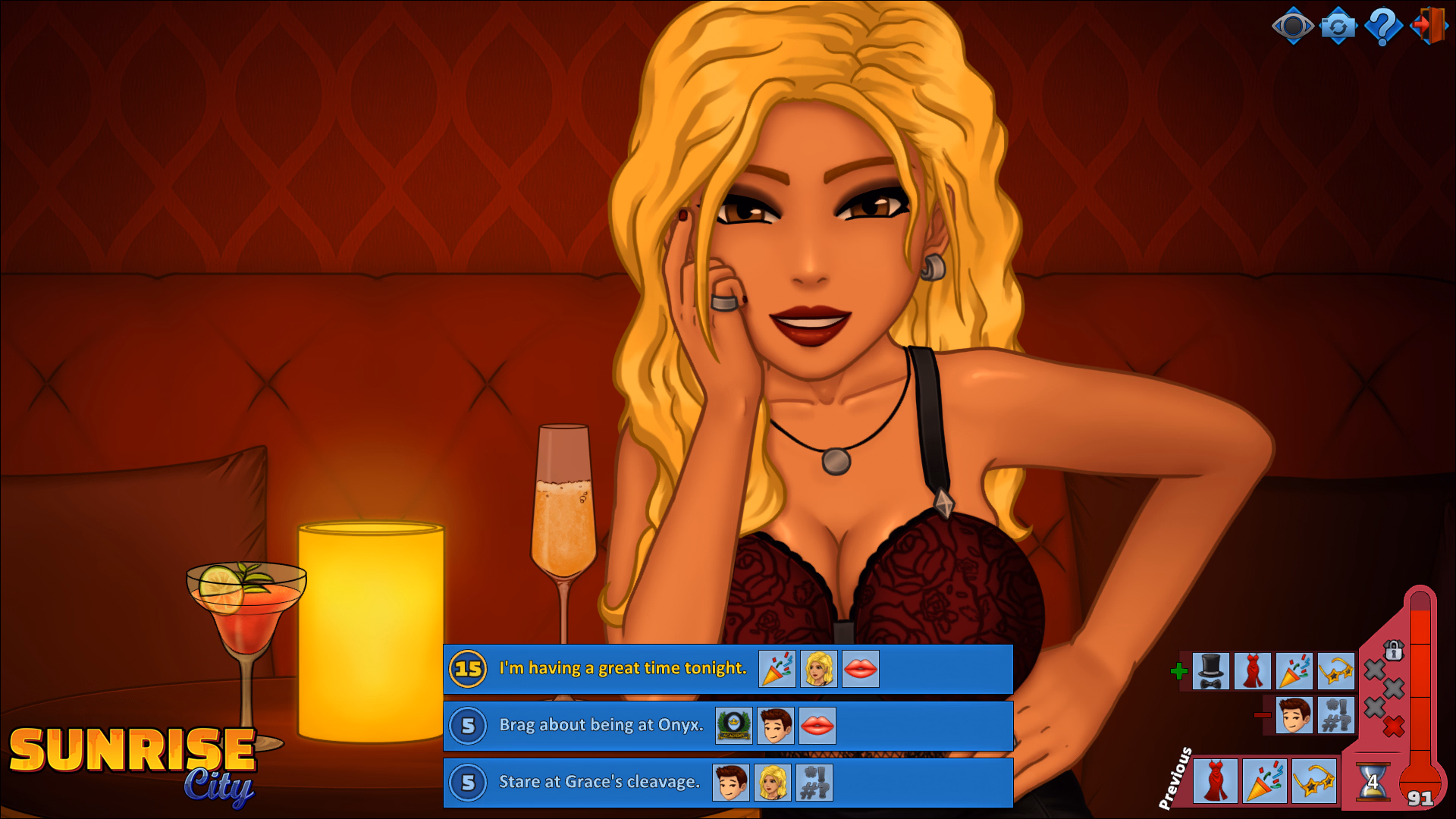This screenshot has height=819, width=1456.
Task: Click the star-shaped glasses icon in the plus row
Action: click(1337, 672)
